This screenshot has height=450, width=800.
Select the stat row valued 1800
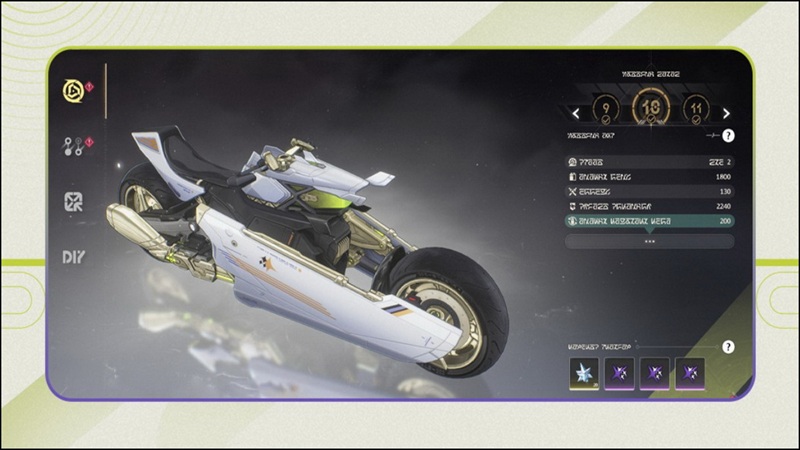[649, 176]
